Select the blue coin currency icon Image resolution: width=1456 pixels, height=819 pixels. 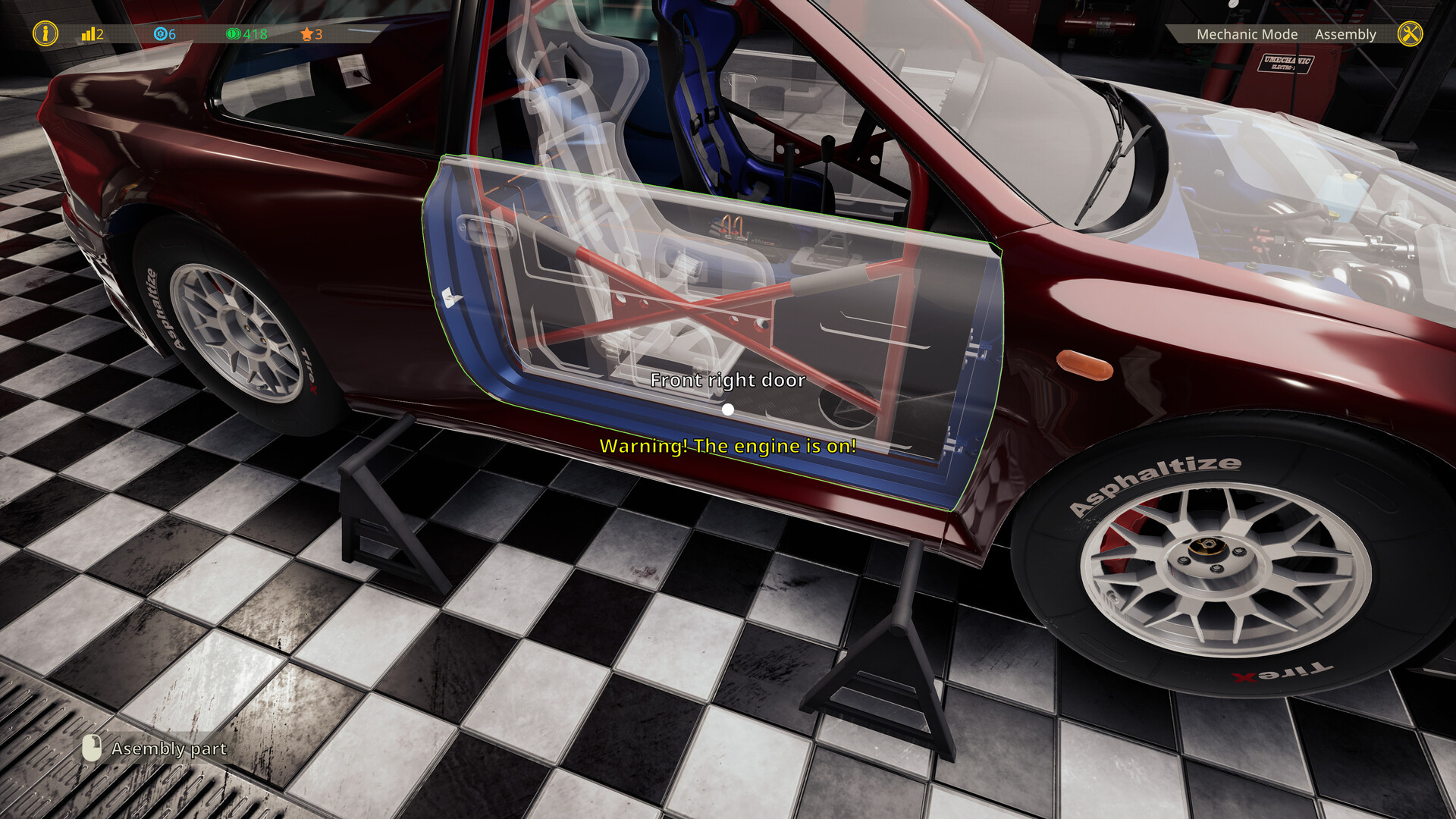point(161,34)
